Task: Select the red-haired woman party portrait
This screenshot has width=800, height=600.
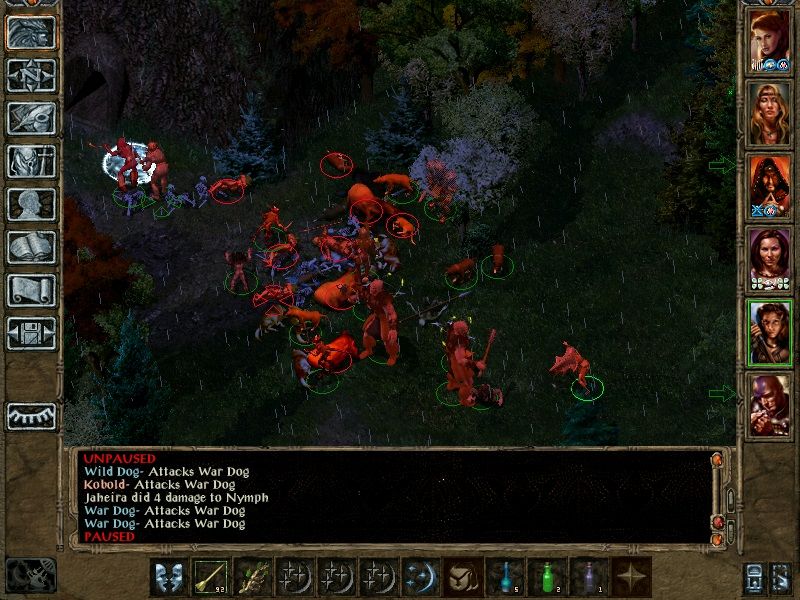Action: click(769, 40)
